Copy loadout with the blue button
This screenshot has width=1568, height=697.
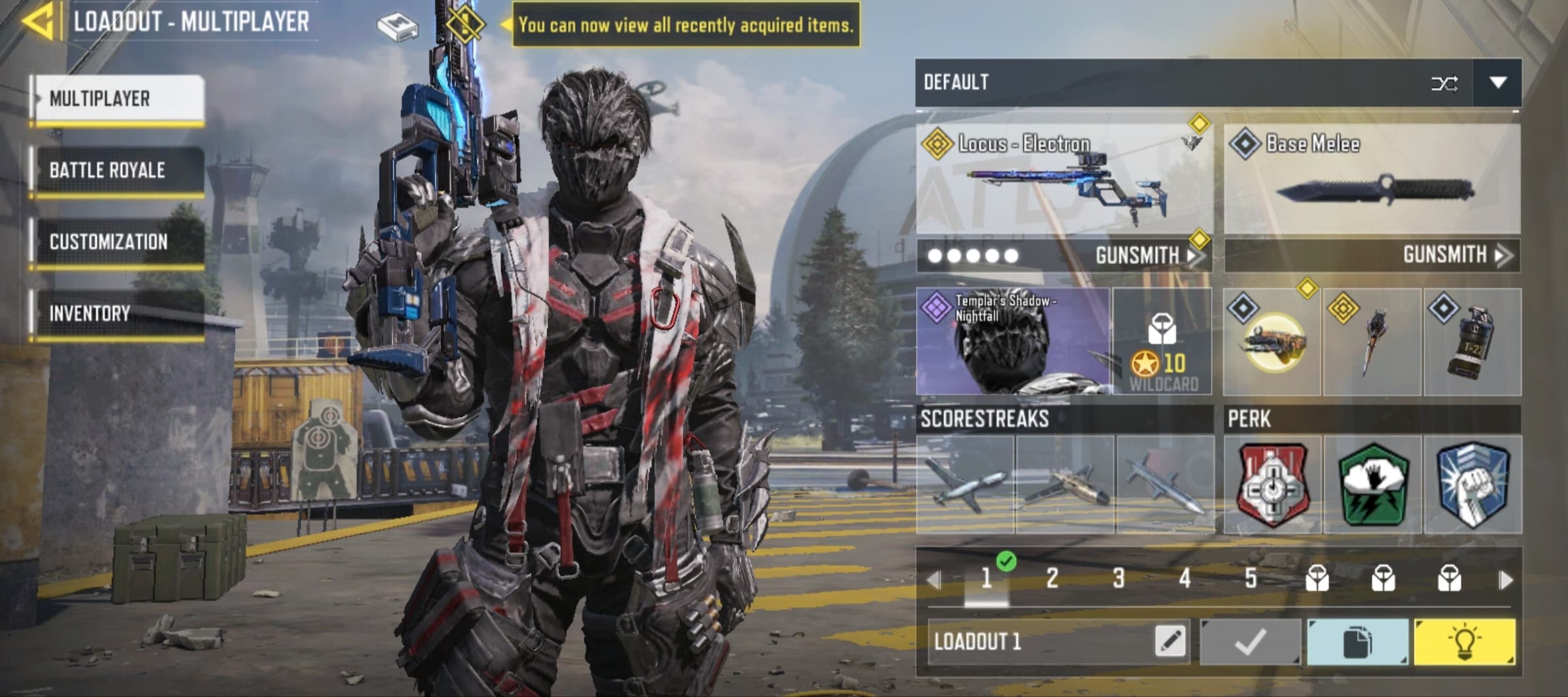point(1357,642)
